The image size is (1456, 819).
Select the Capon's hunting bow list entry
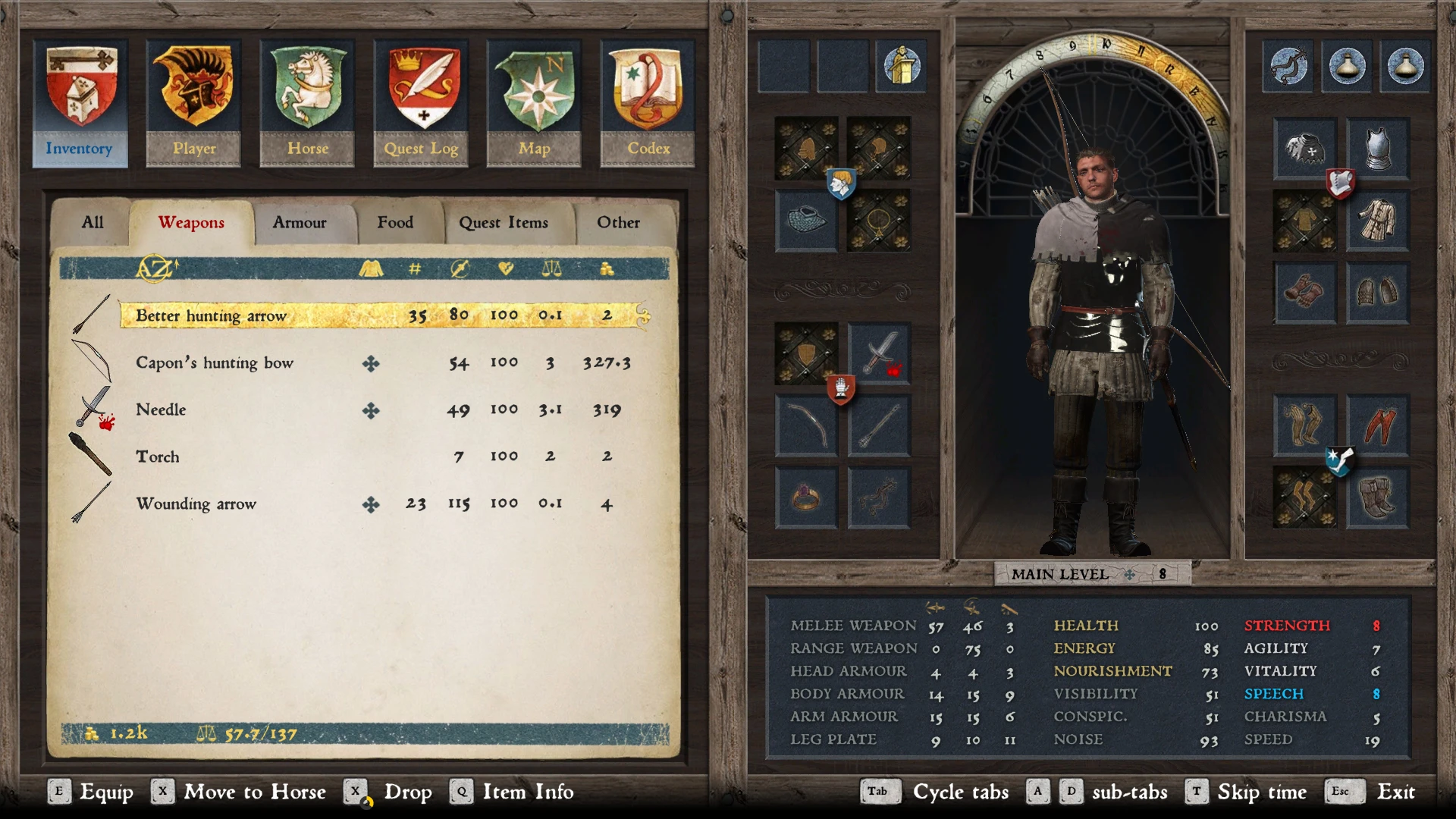[215, 362]
